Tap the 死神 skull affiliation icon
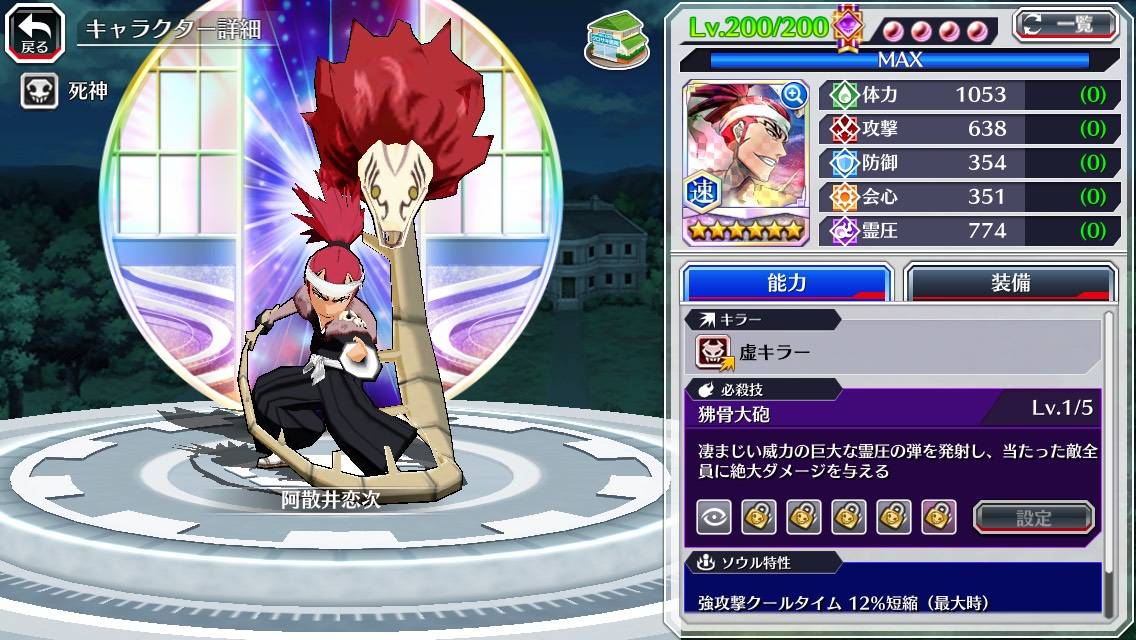This screenshot has height=640, width=1136. (40, 92)
